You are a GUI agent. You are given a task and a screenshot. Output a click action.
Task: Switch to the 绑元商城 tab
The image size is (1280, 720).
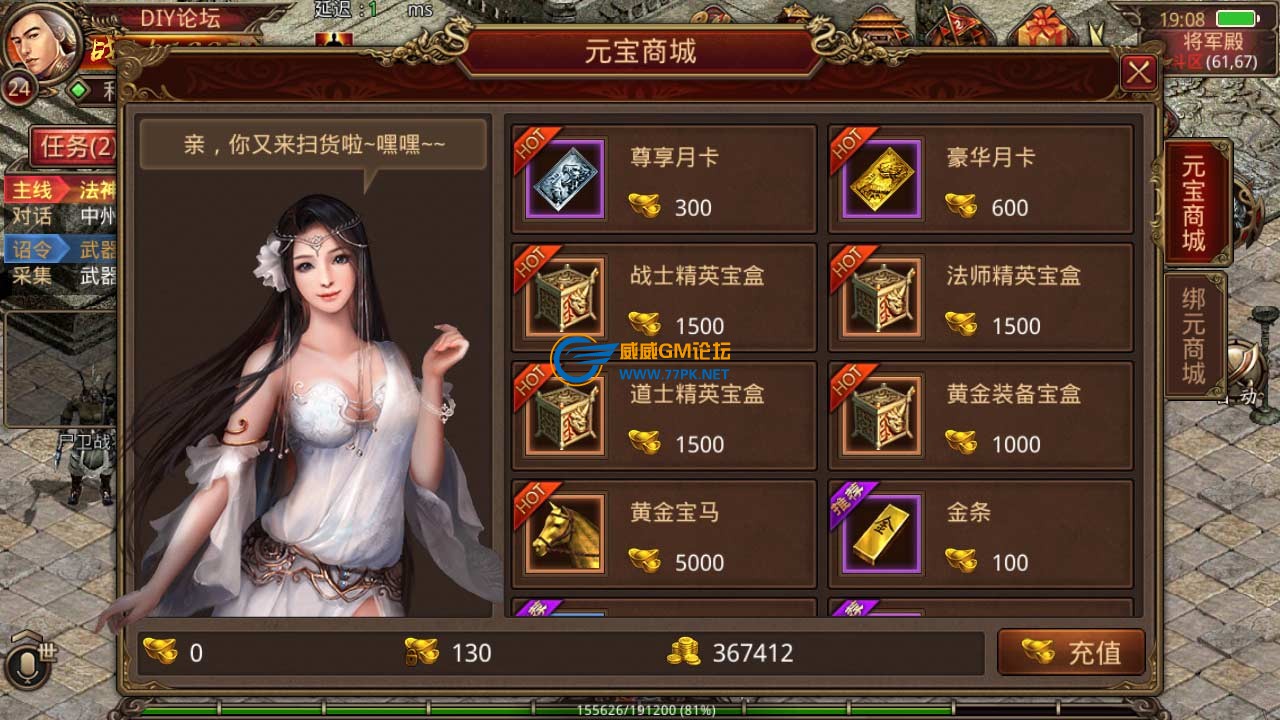click(x=1194, y=335)
